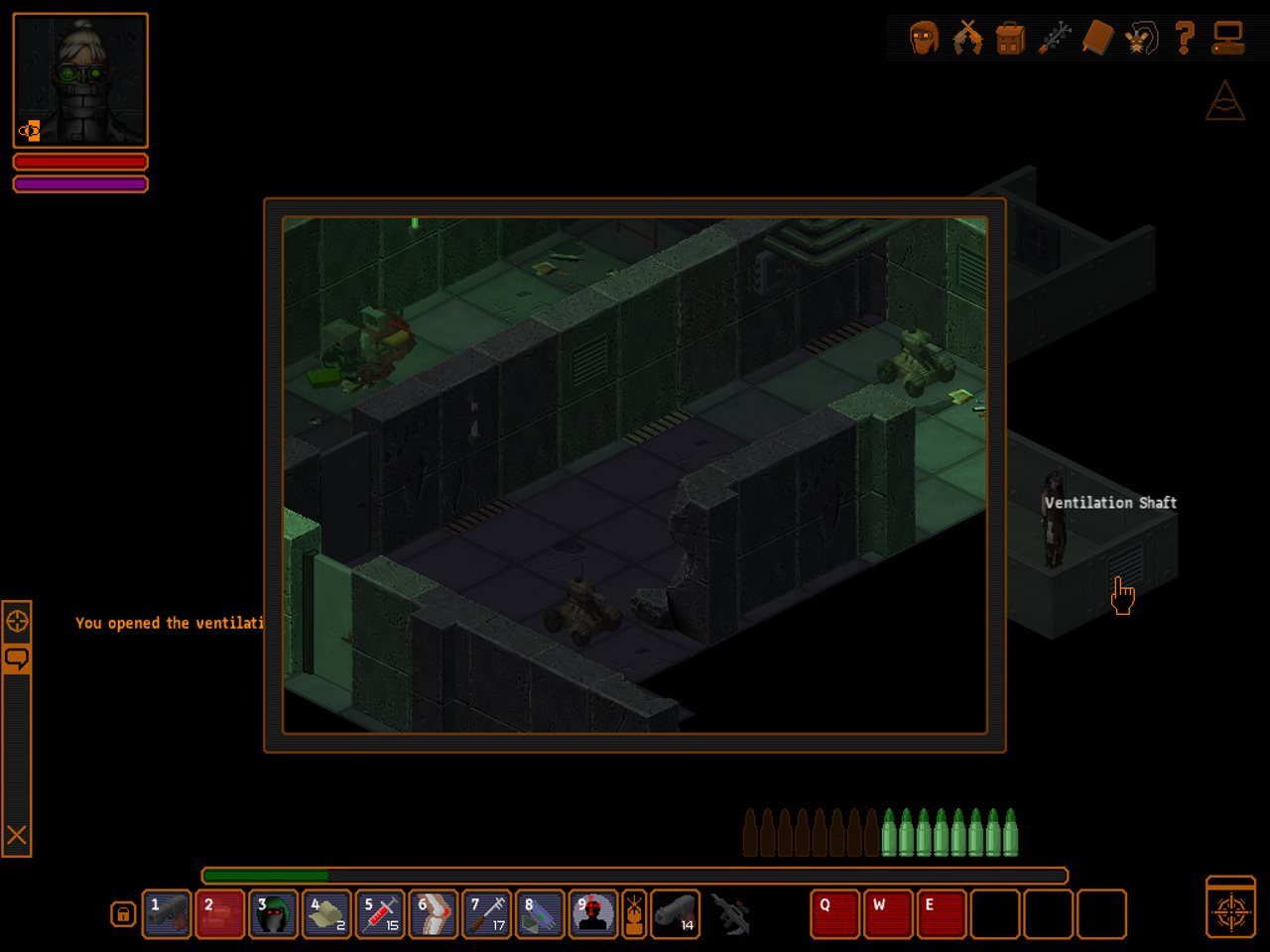
Task: Select the pistol with 14 ammo
Action: coord(676,914)
